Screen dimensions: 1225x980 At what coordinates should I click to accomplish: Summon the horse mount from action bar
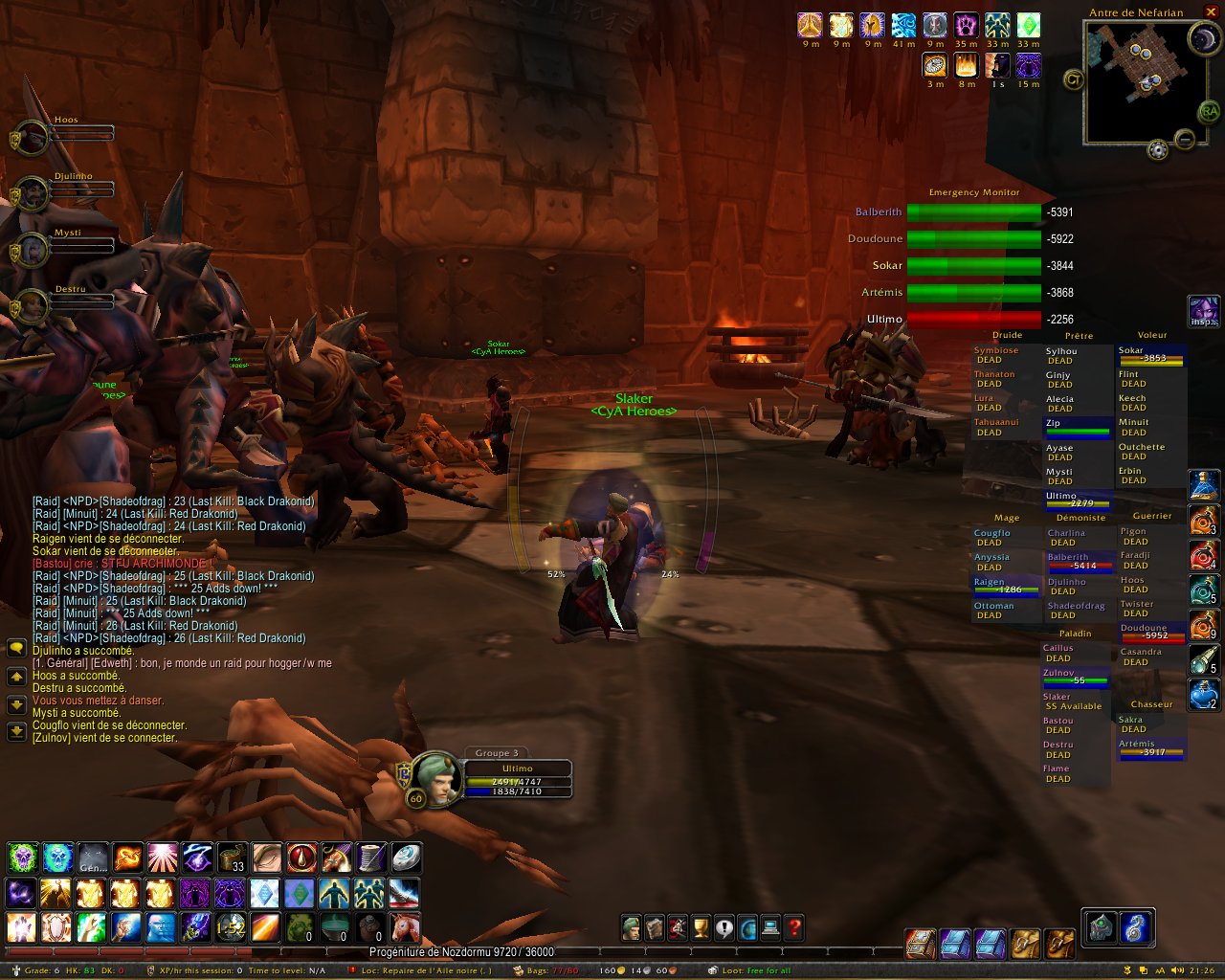tap(405, 926)
